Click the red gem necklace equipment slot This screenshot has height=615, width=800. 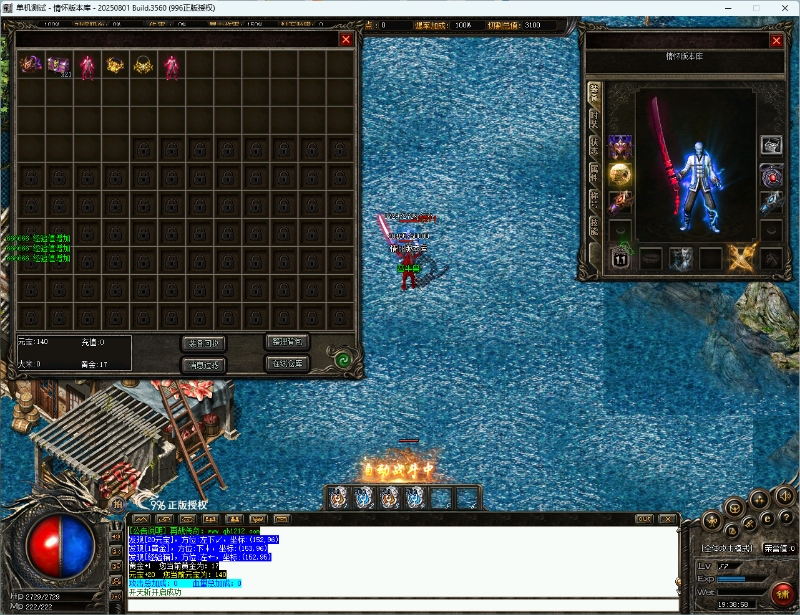[x=770, y=175]
